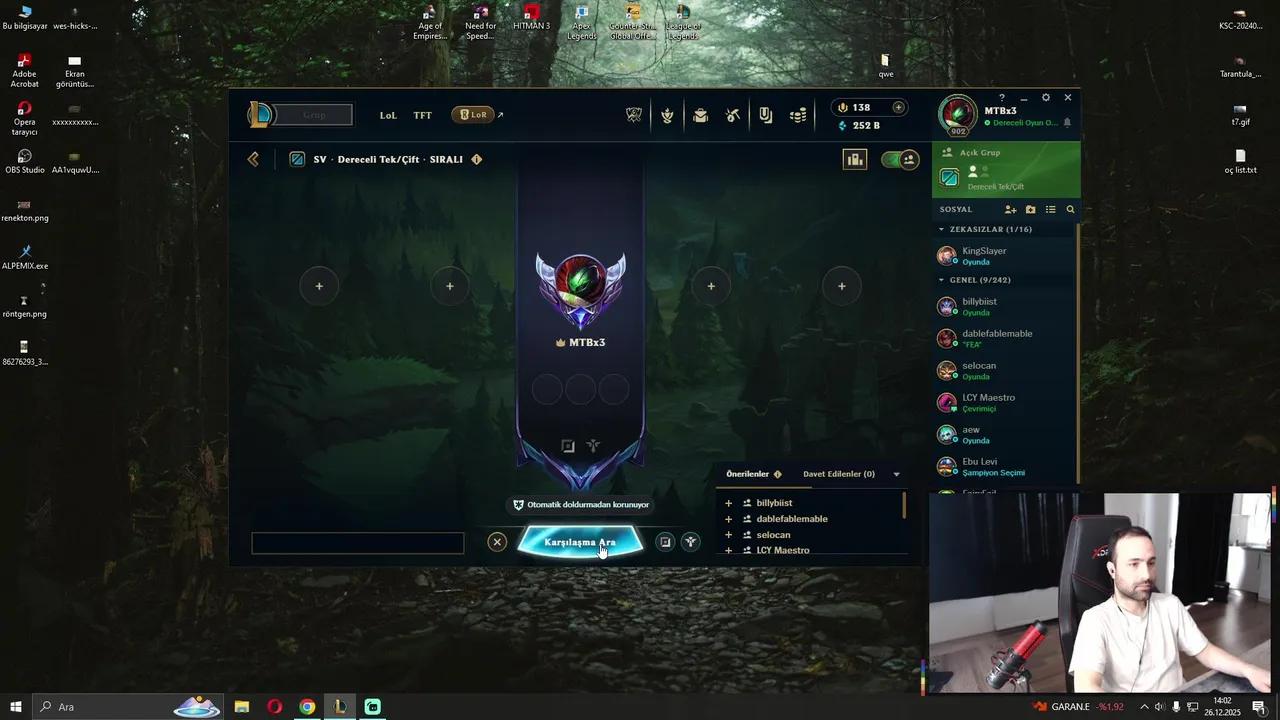Open the add-friend icon in Sosyal panel

[1010, 209]
